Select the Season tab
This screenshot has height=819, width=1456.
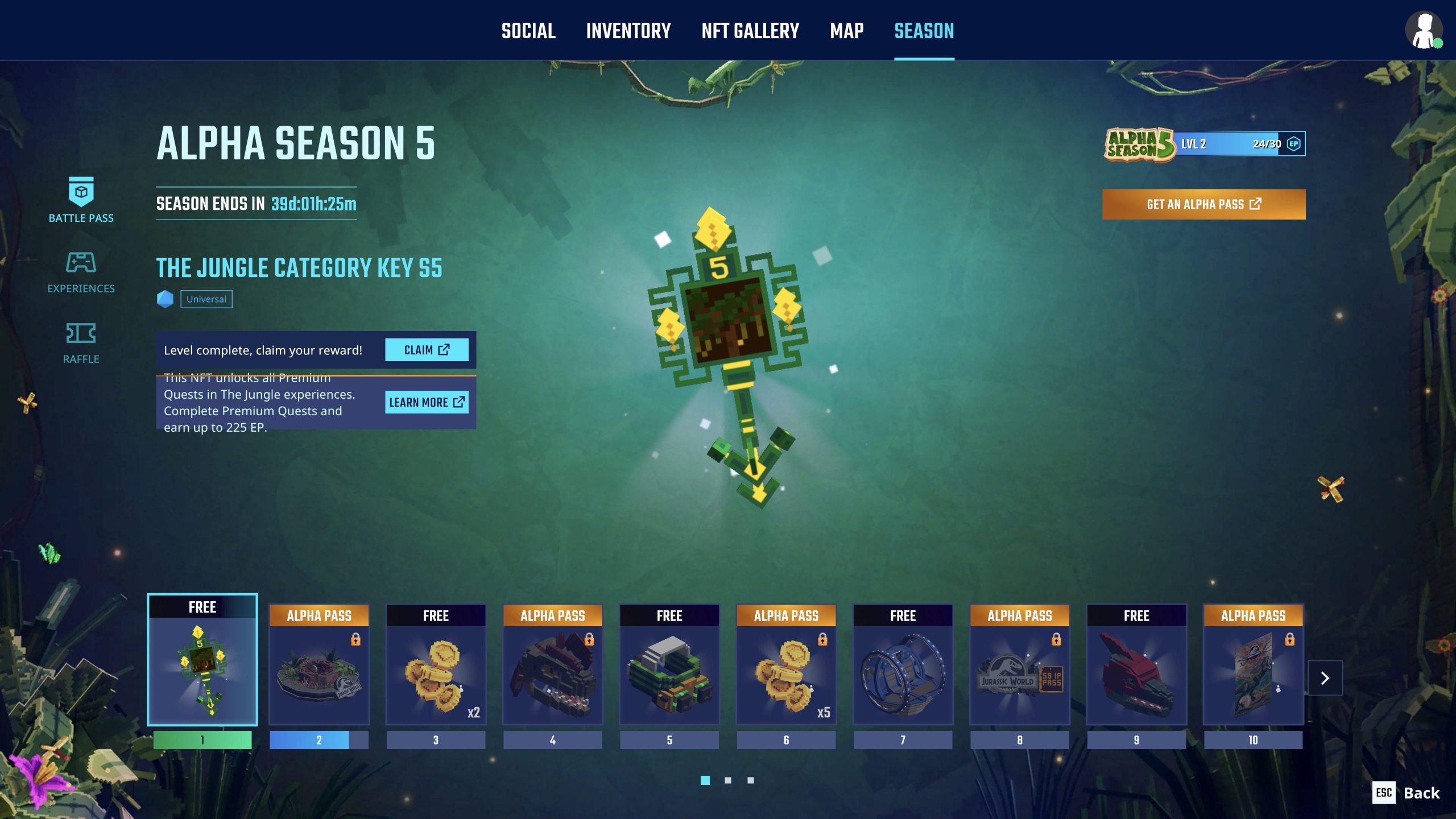pyautogui.click(x=924, y=31)
